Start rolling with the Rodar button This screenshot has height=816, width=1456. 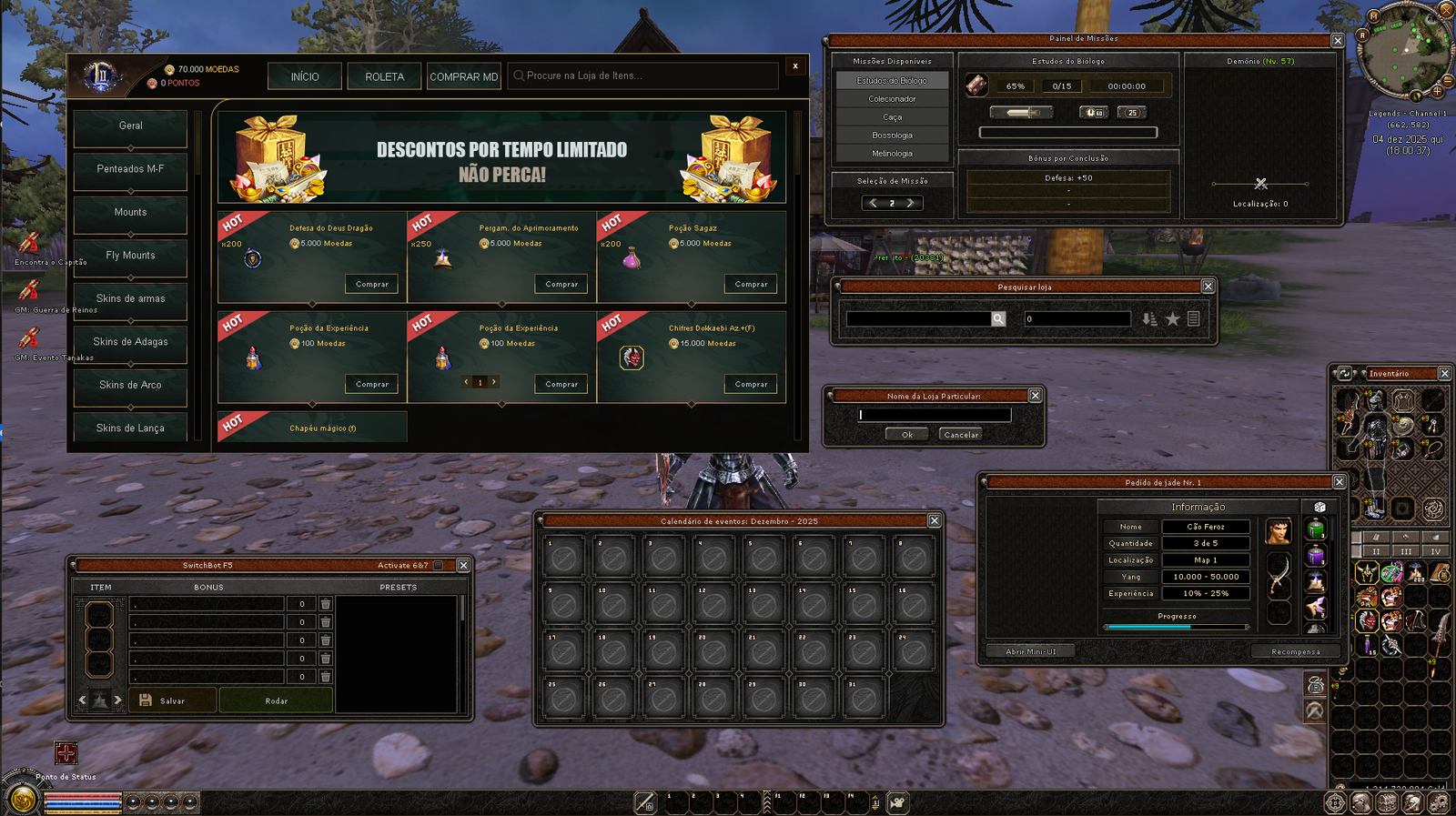tap(277, 700)
